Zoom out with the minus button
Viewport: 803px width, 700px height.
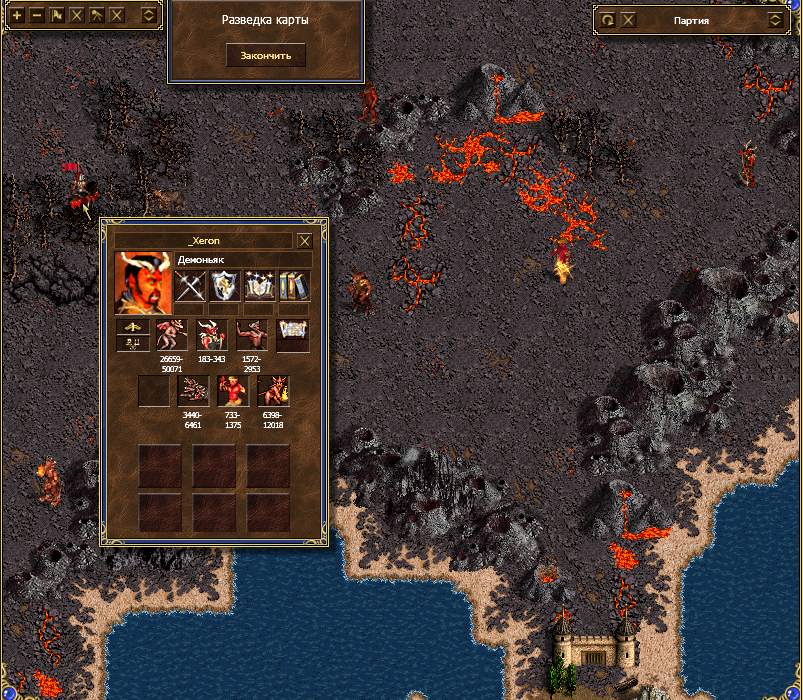pyautogui.click(x=37, y=16)
